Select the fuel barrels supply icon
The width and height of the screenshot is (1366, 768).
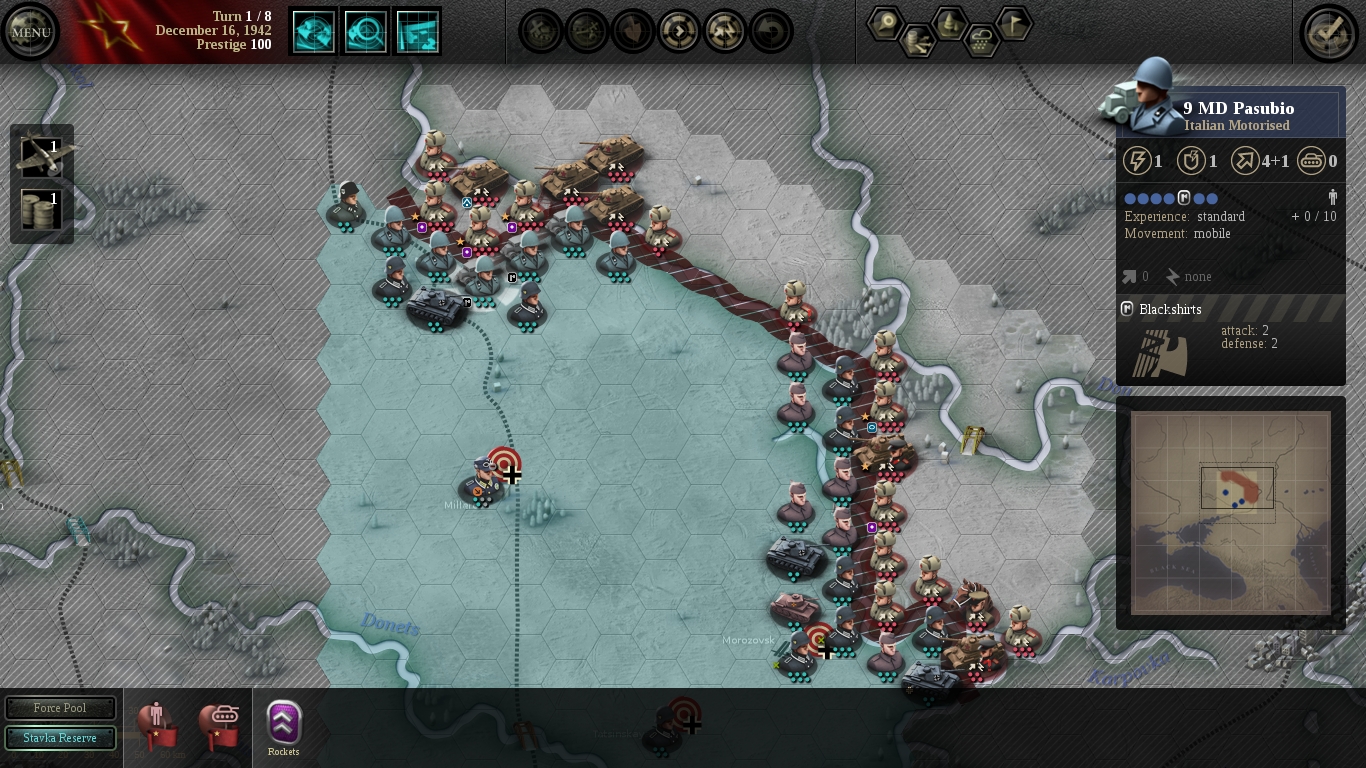[42, 211]
